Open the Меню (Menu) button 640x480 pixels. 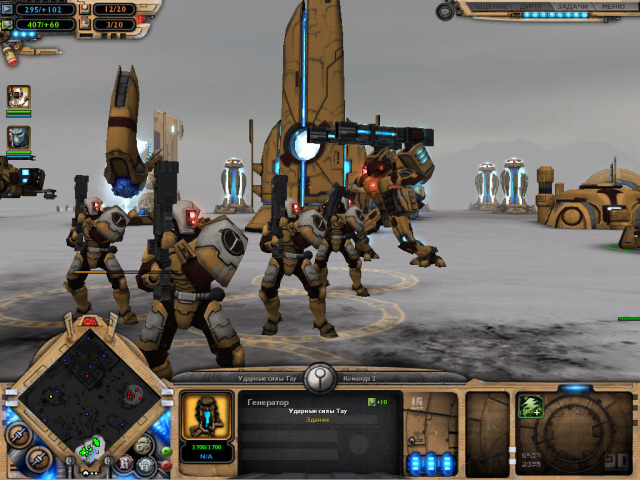pos(614,6)
